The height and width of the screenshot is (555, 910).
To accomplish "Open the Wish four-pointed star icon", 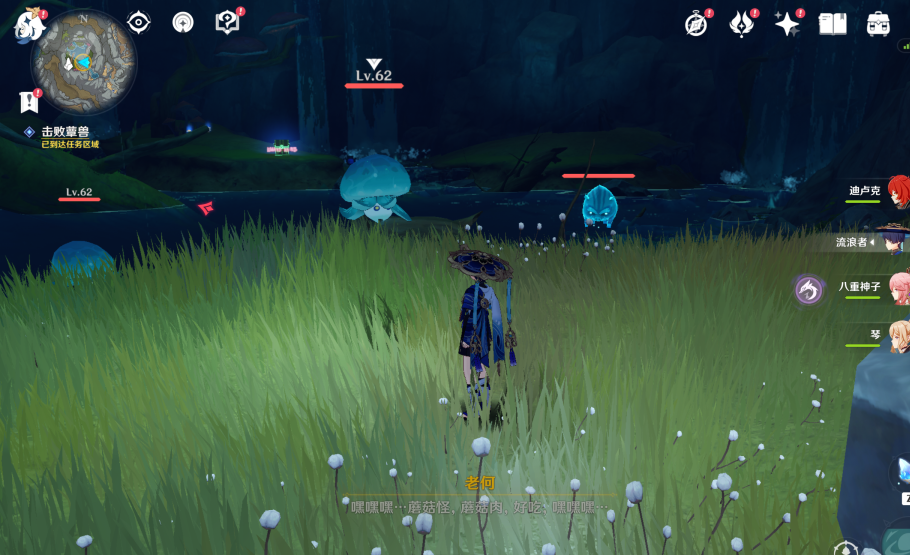I will (x=787, y=24).
